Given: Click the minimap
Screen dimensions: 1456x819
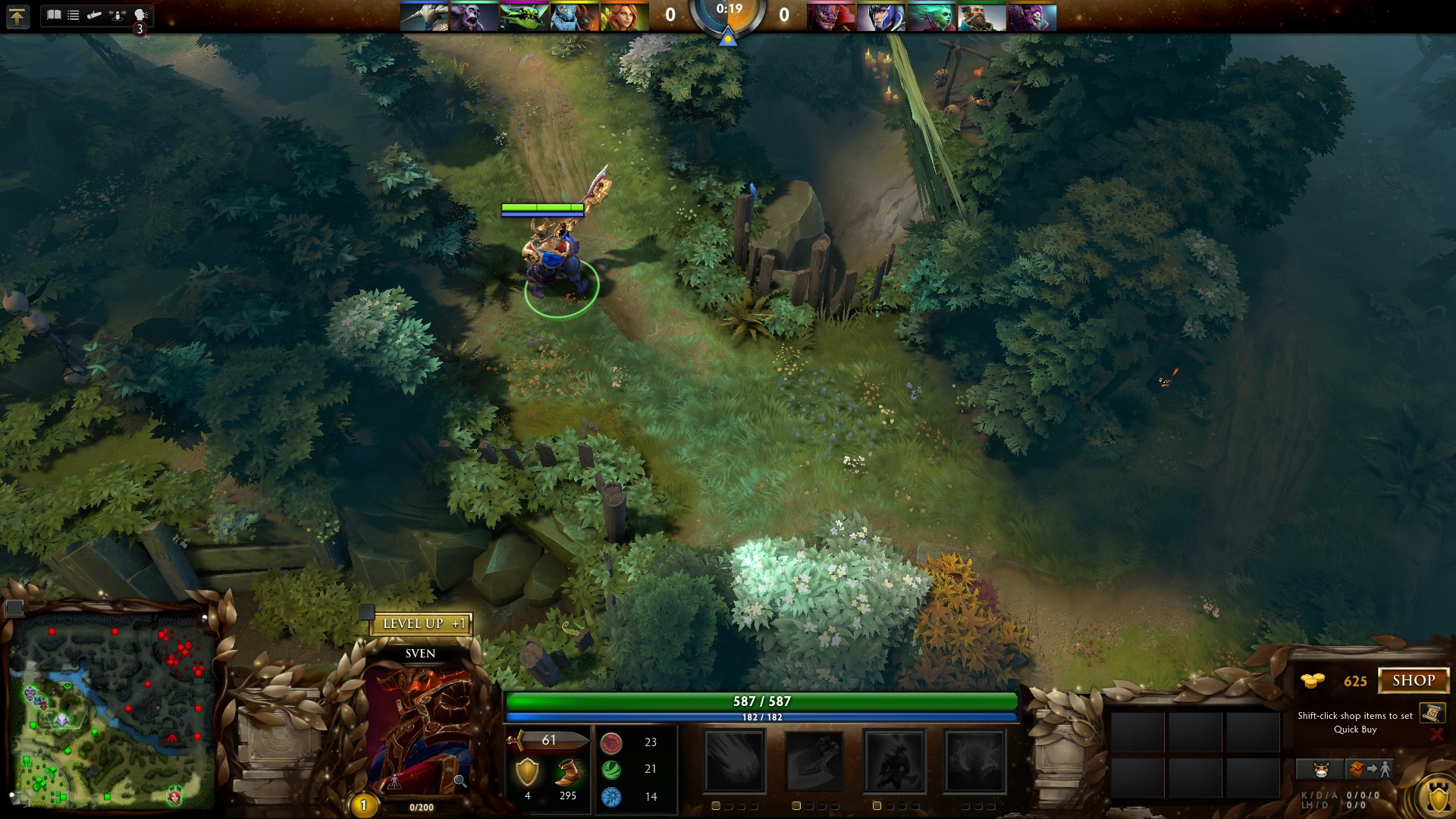Looking at the screenshot, I should pos(110,713).
